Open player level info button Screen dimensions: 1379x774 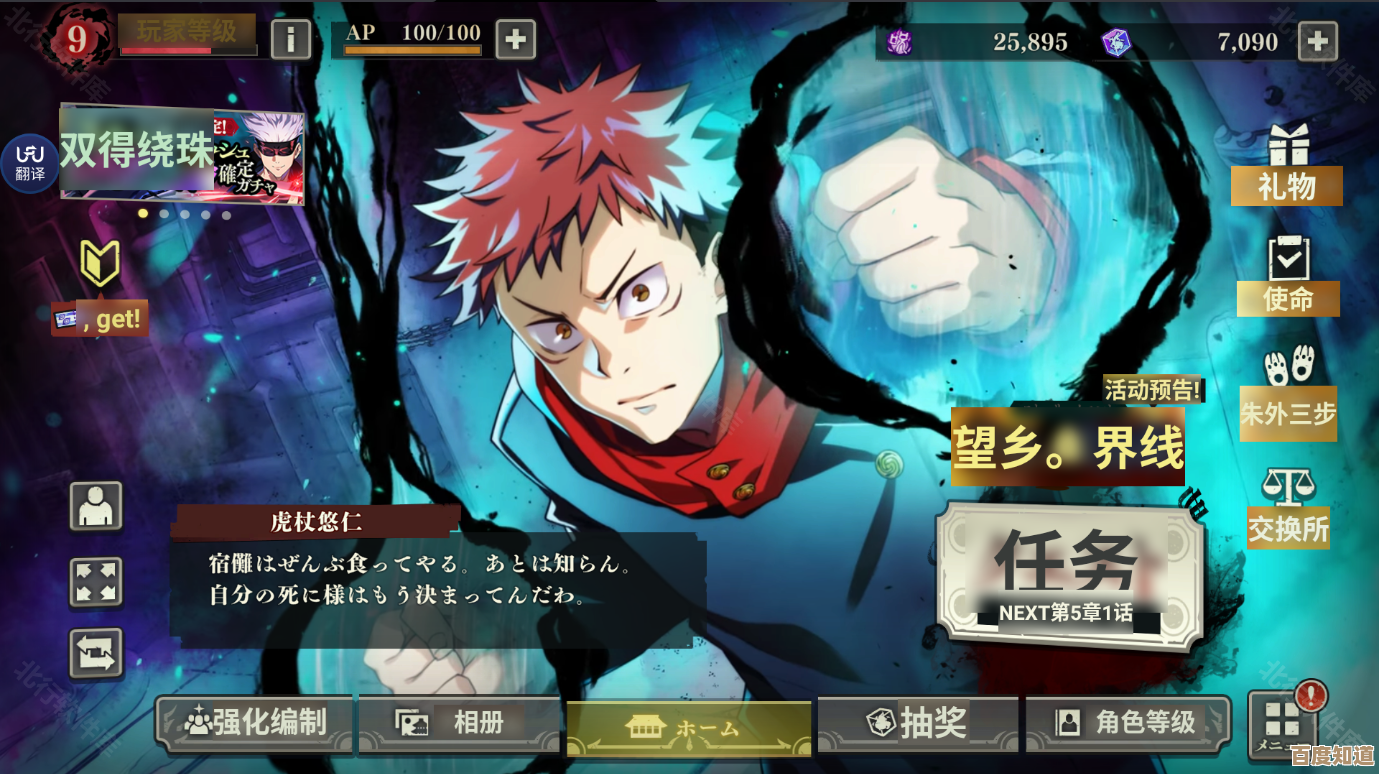pyautogui.click(x=290, y=40)
